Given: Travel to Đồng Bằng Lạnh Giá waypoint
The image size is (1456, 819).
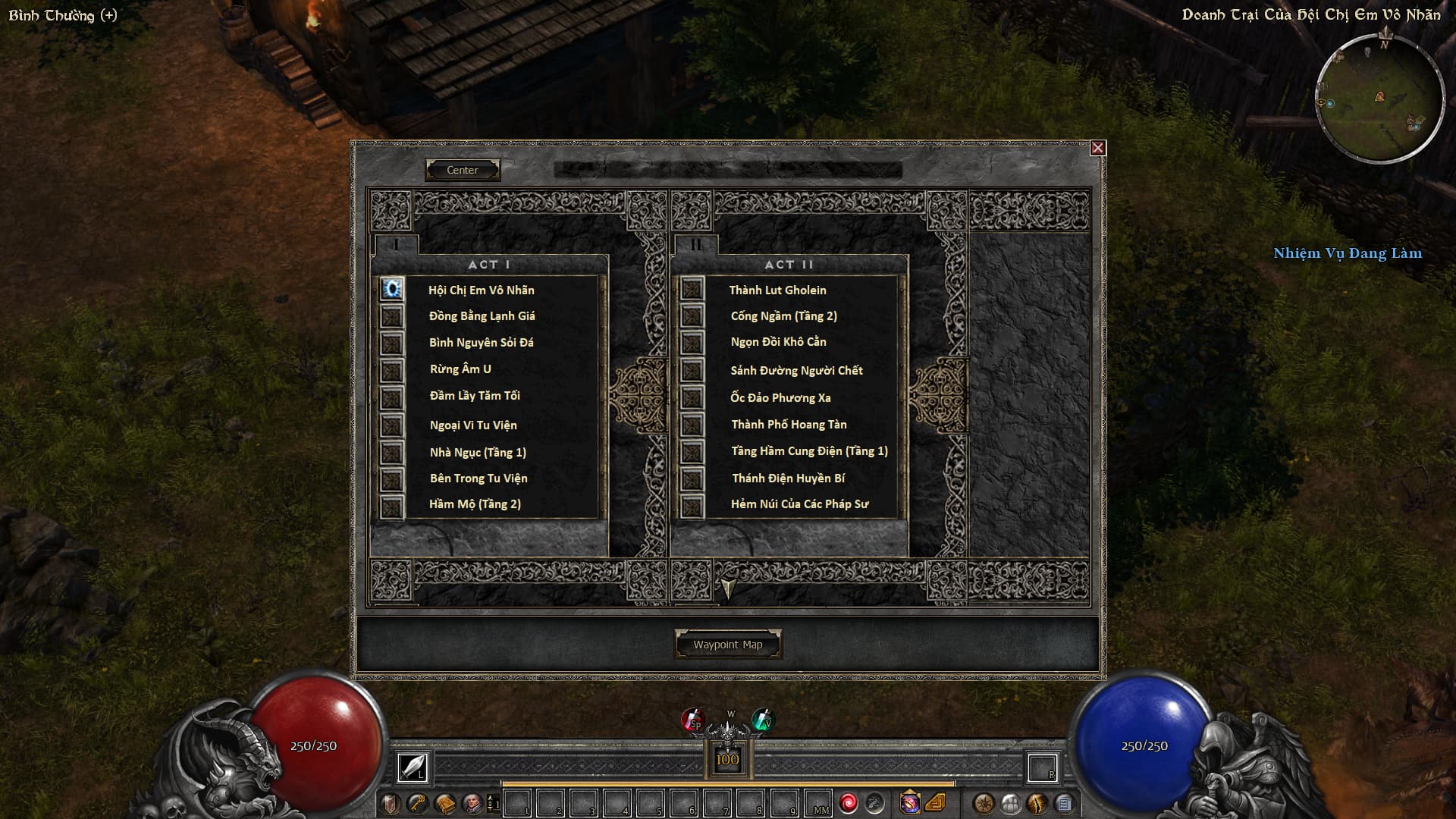Looking at the screenshot, I should pyautogui.click(x=482, y=316).
